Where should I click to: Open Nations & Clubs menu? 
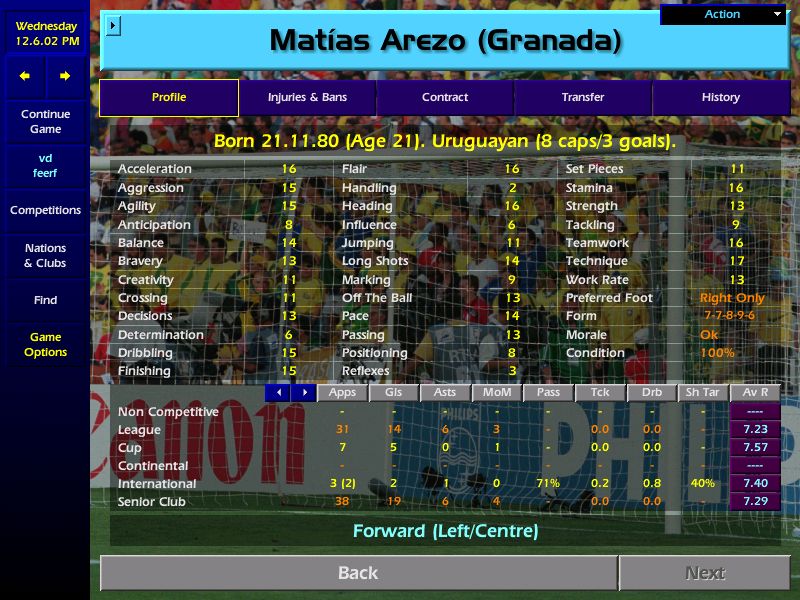tap(45, 255)
